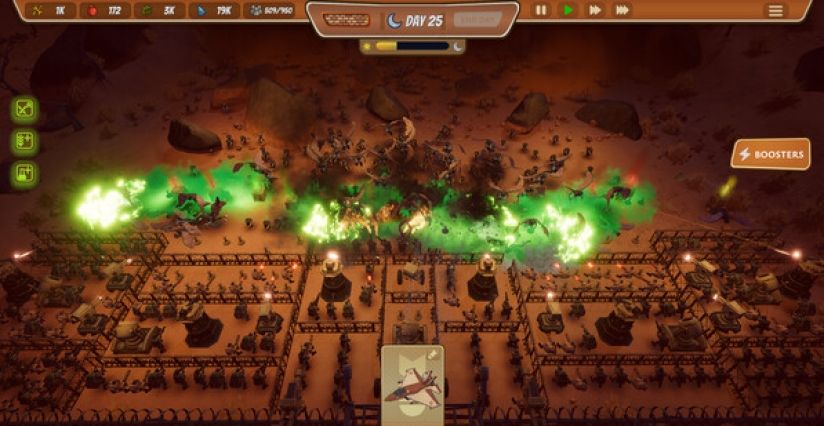Switch to double fast-forward speed

tap(595, 10)
